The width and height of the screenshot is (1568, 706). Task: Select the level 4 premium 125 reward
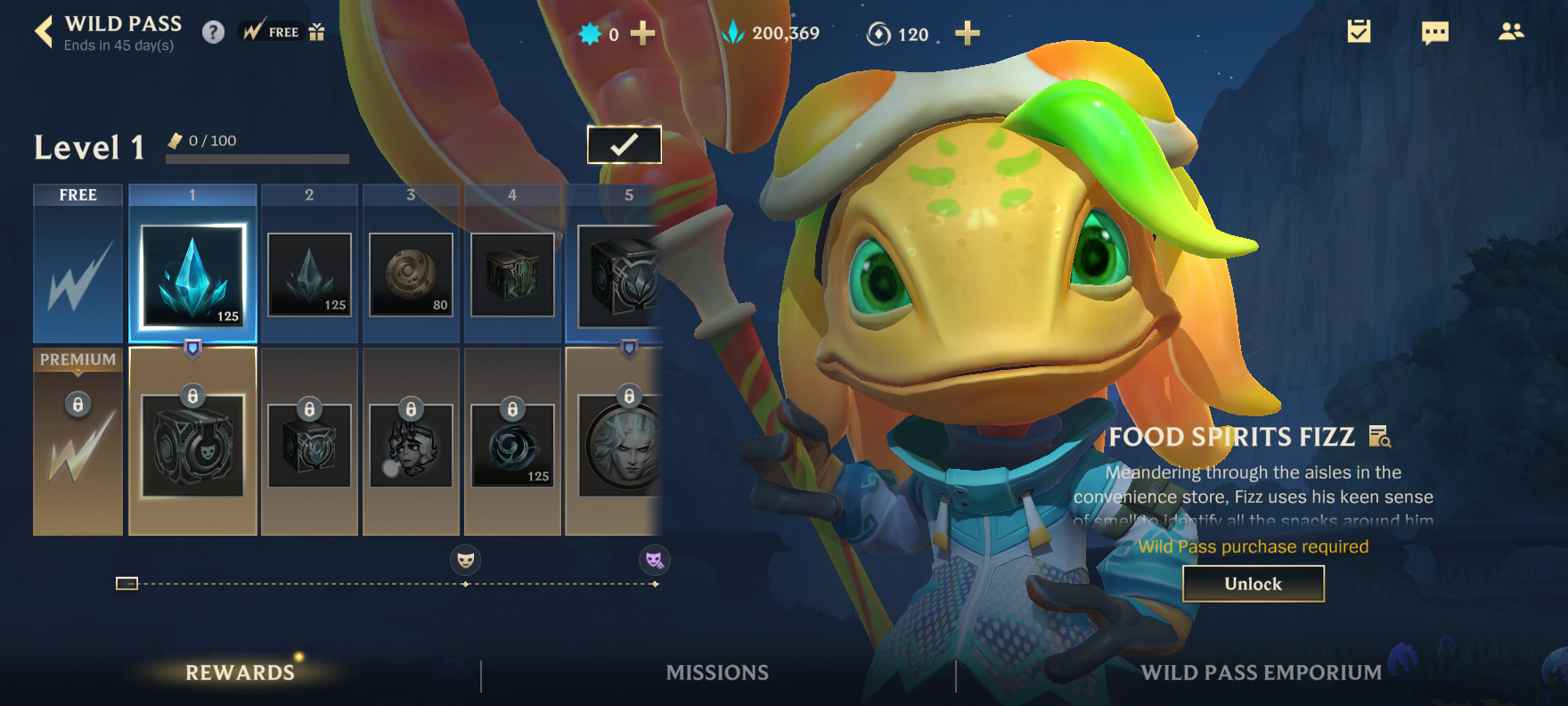tap(512, 445)
